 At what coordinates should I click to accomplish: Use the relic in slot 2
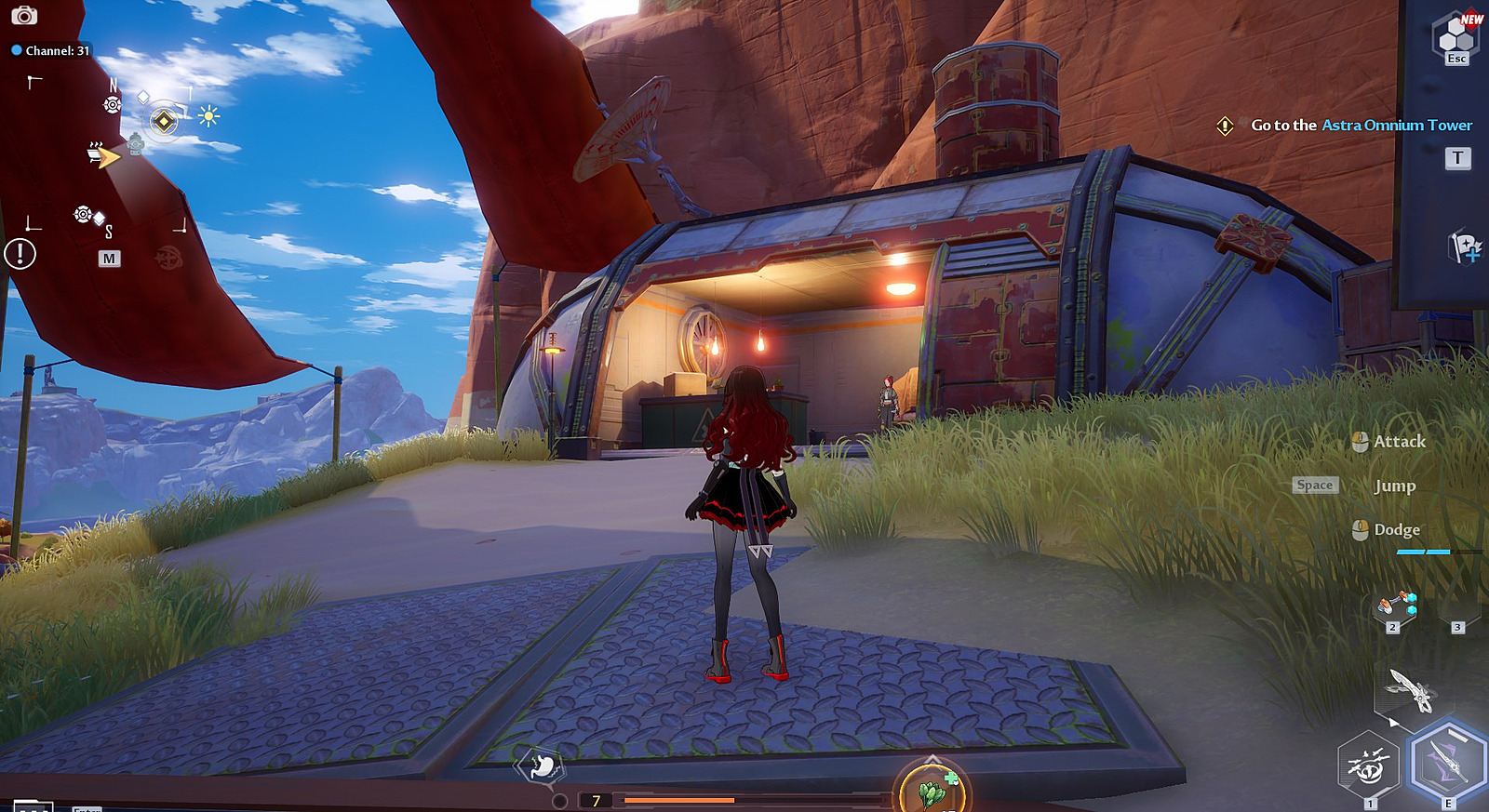(x=1396, y=606)
